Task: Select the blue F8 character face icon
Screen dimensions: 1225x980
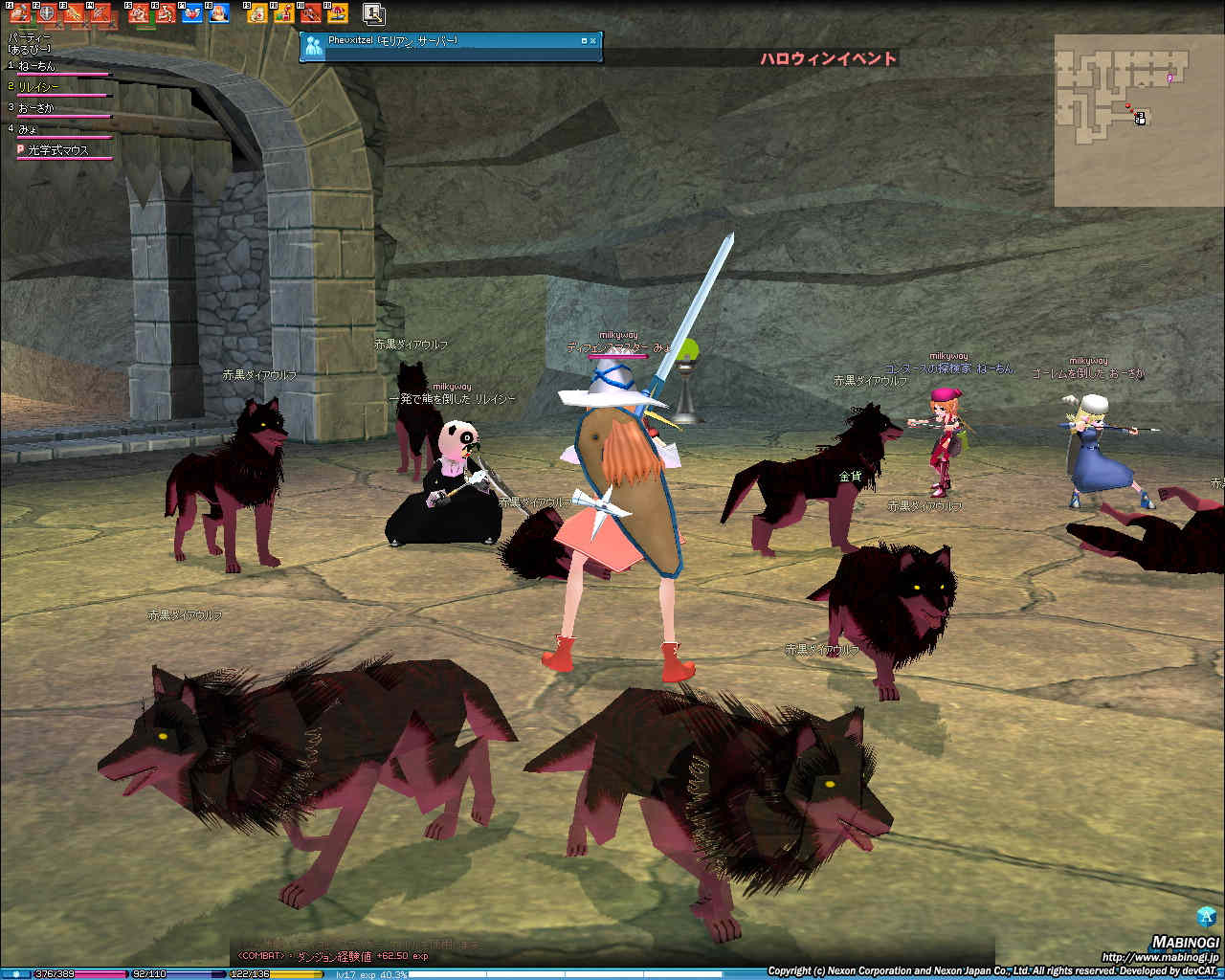Action: coord(218,12)
